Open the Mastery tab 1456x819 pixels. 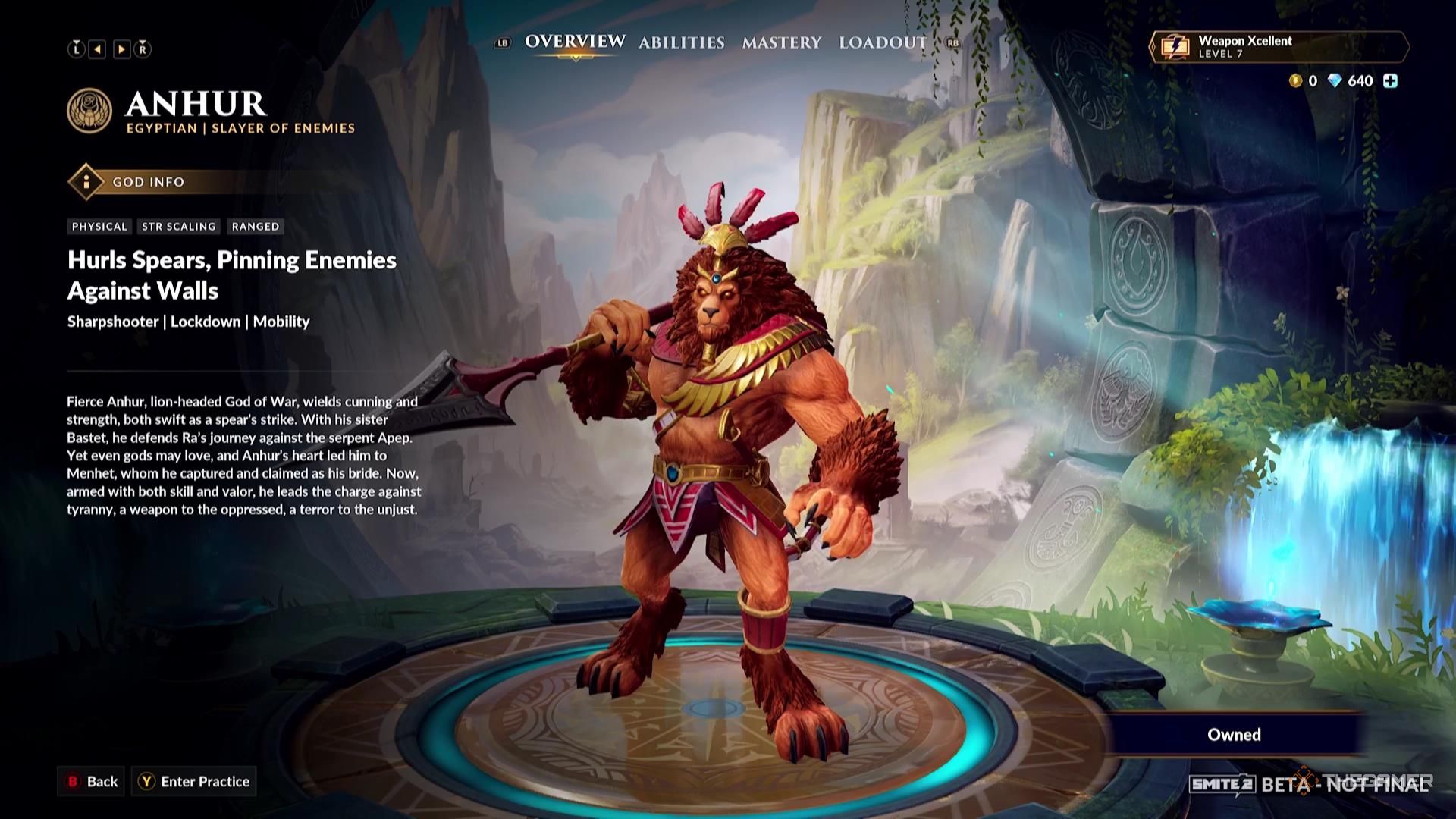(x=782, y=43)
